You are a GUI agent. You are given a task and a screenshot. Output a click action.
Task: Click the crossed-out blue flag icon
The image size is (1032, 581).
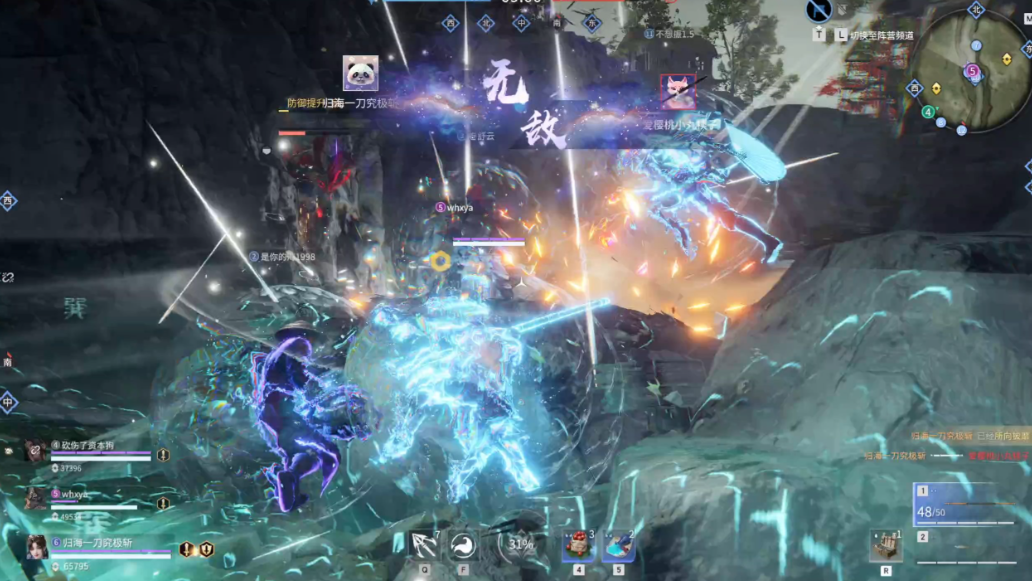click(819, 11)
